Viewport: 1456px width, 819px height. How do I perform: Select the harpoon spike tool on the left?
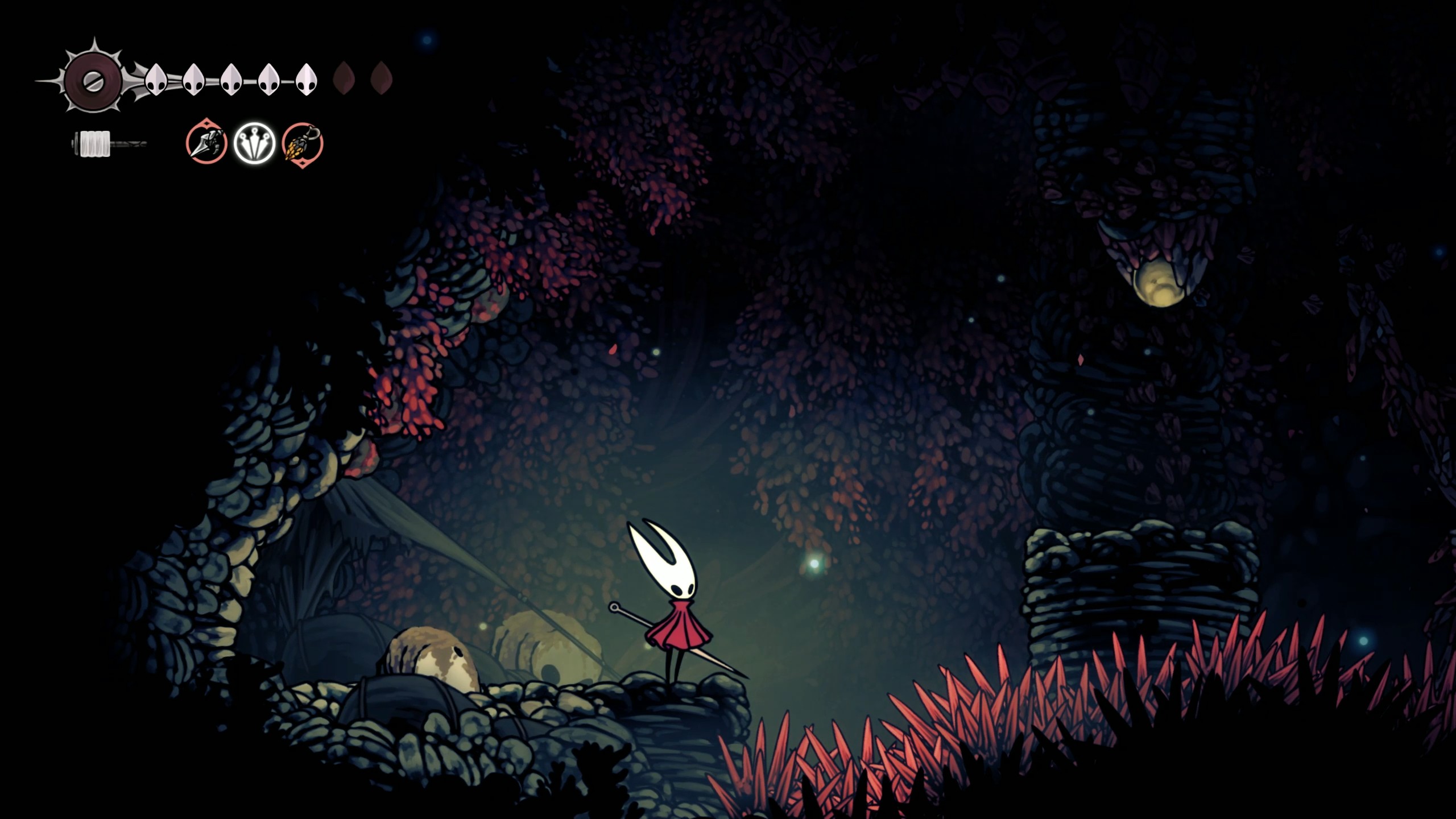206,145
